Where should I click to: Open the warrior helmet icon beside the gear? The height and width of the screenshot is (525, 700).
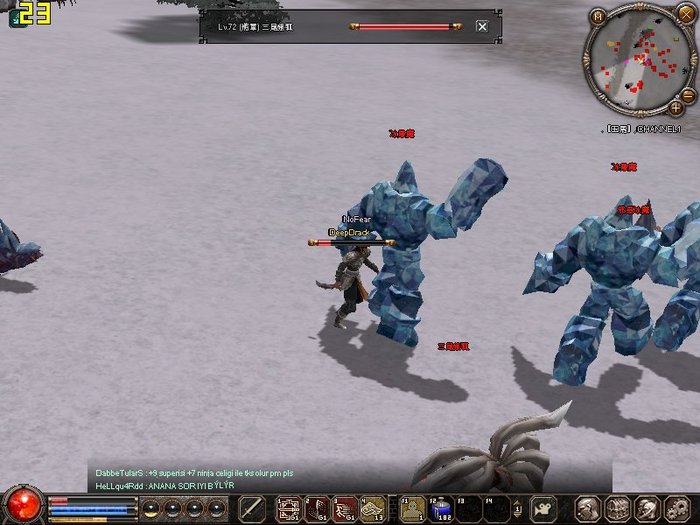pyautogui.click(x=648, y=508)
